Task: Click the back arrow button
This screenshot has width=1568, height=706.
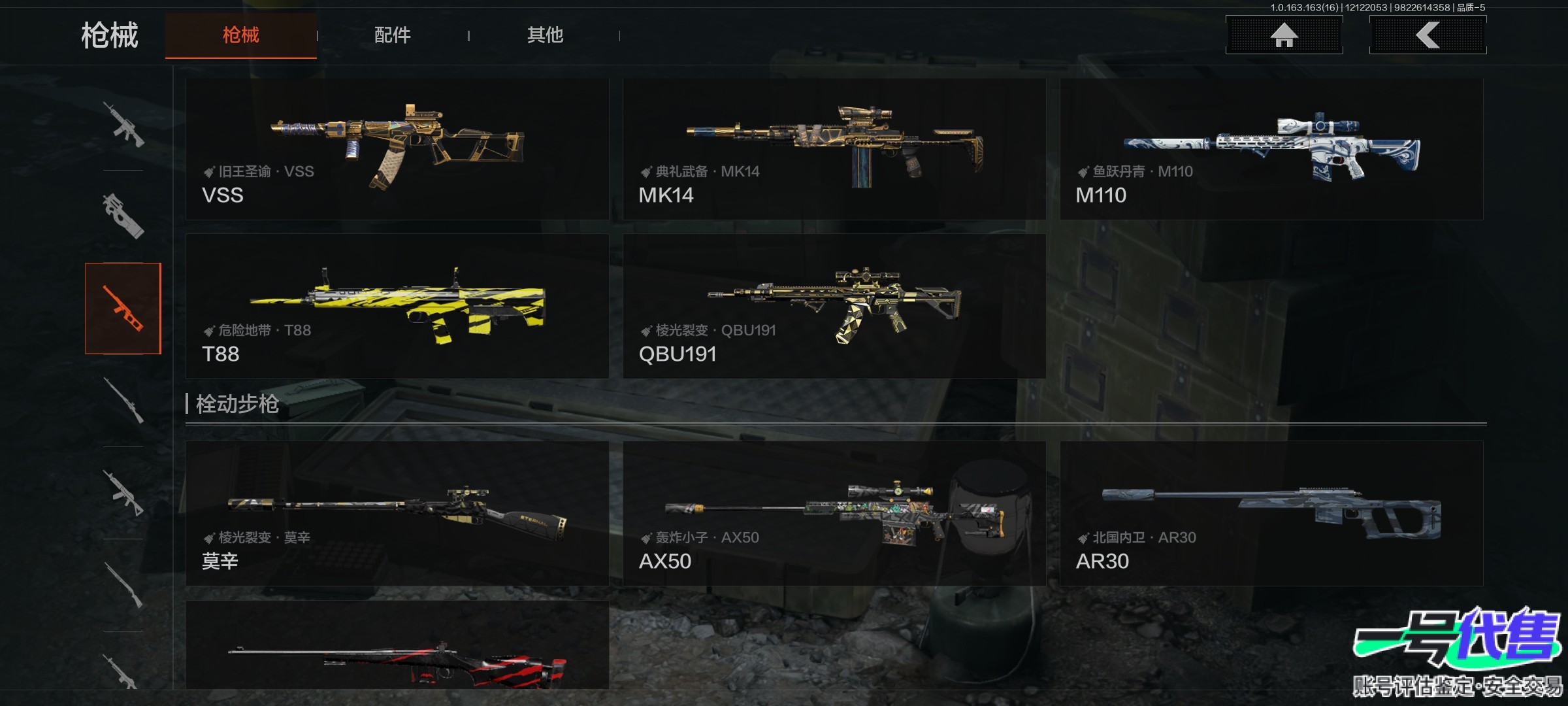Action: (1428, 35)
